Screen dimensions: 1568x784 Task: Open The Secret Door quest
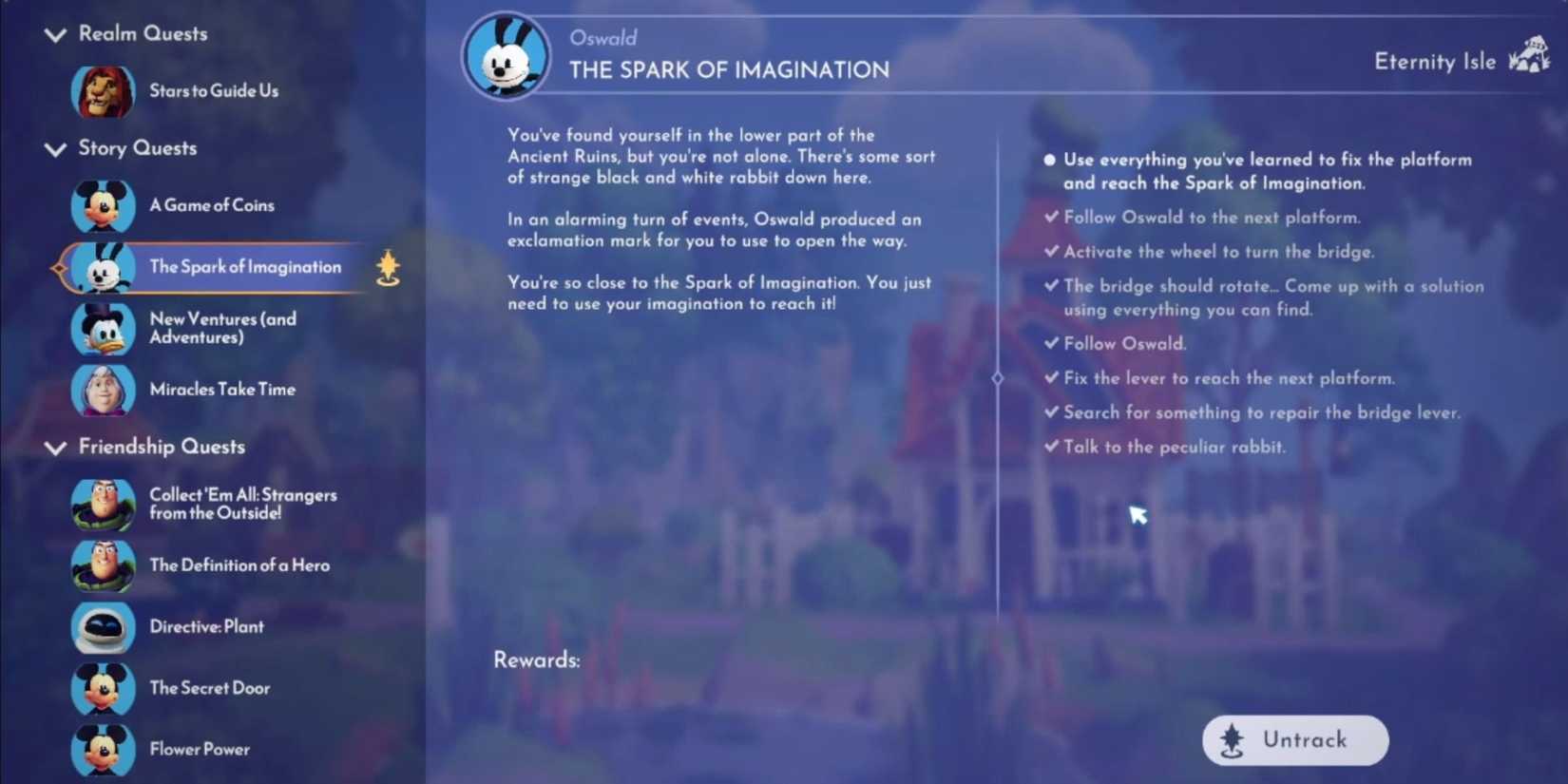point(209,688)
